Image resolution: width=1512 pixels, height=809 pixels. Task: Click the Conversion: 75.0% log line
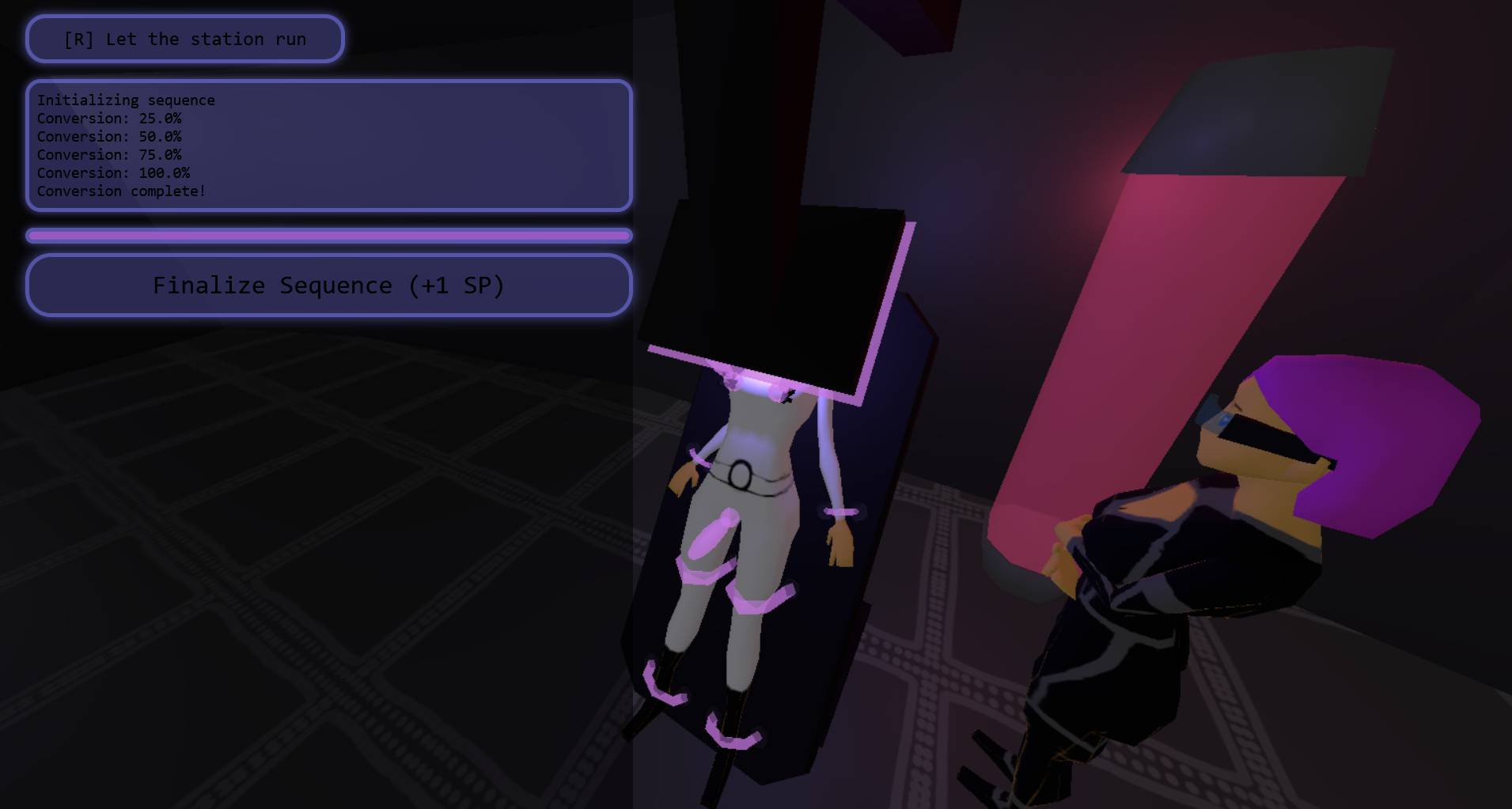coord(110,154)
